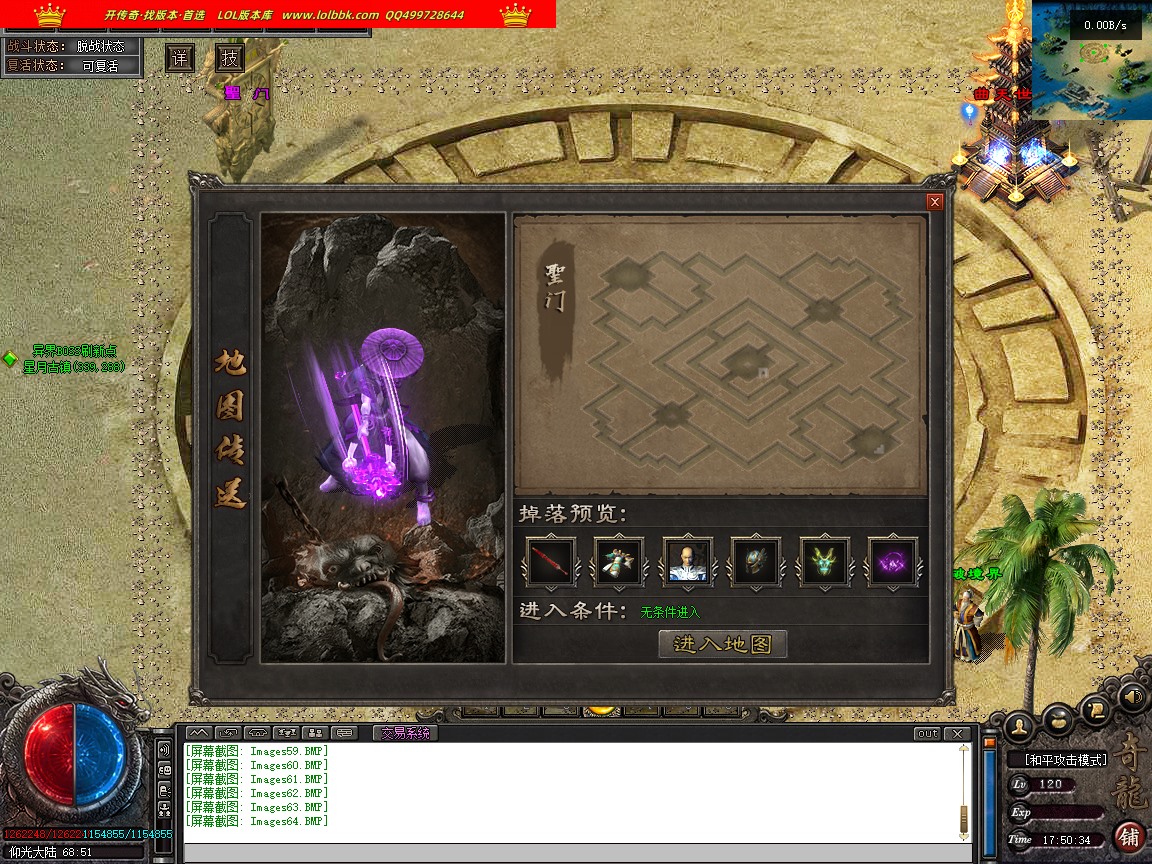Select the teal armor drop preview slot

(x=619, y=561)
